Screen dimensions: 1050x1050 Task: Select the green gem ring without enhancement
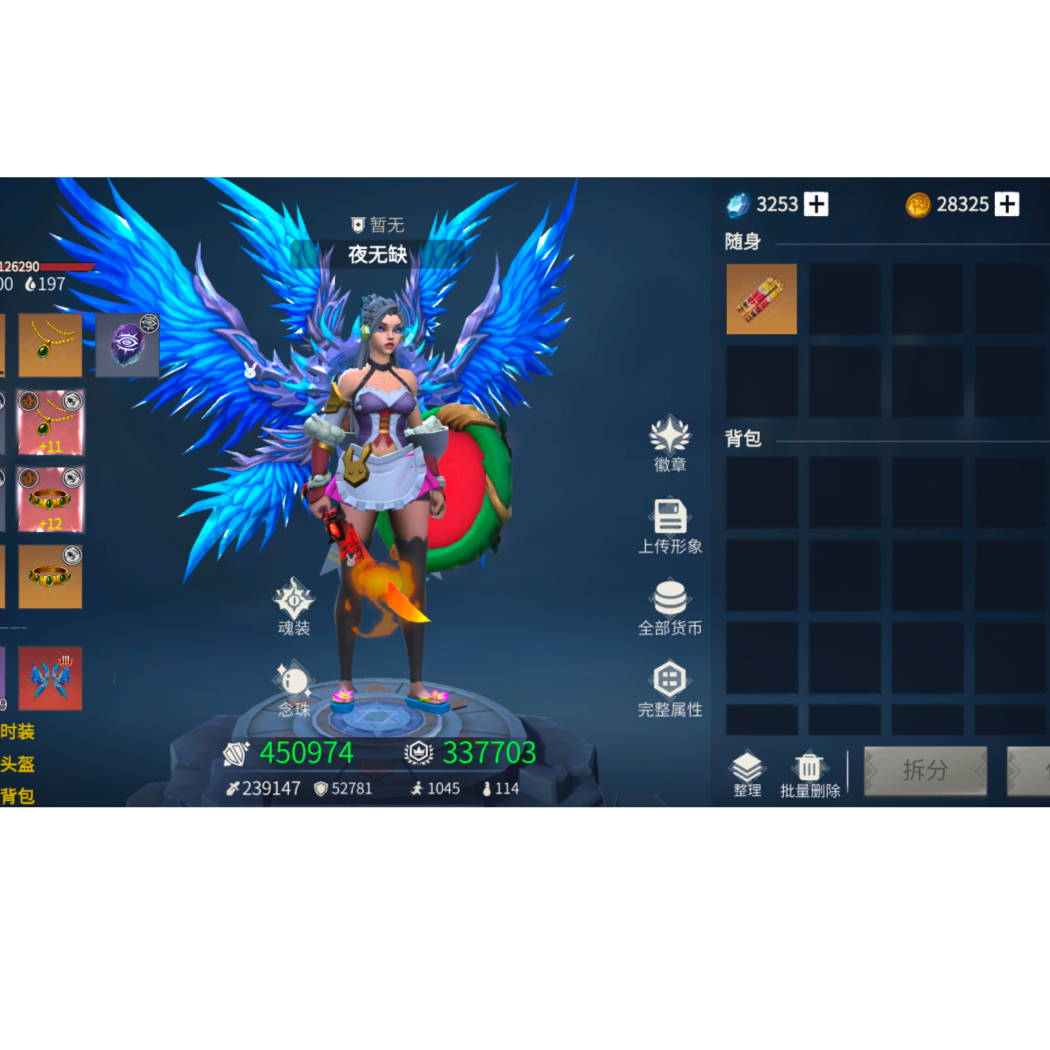pos(50,577)
